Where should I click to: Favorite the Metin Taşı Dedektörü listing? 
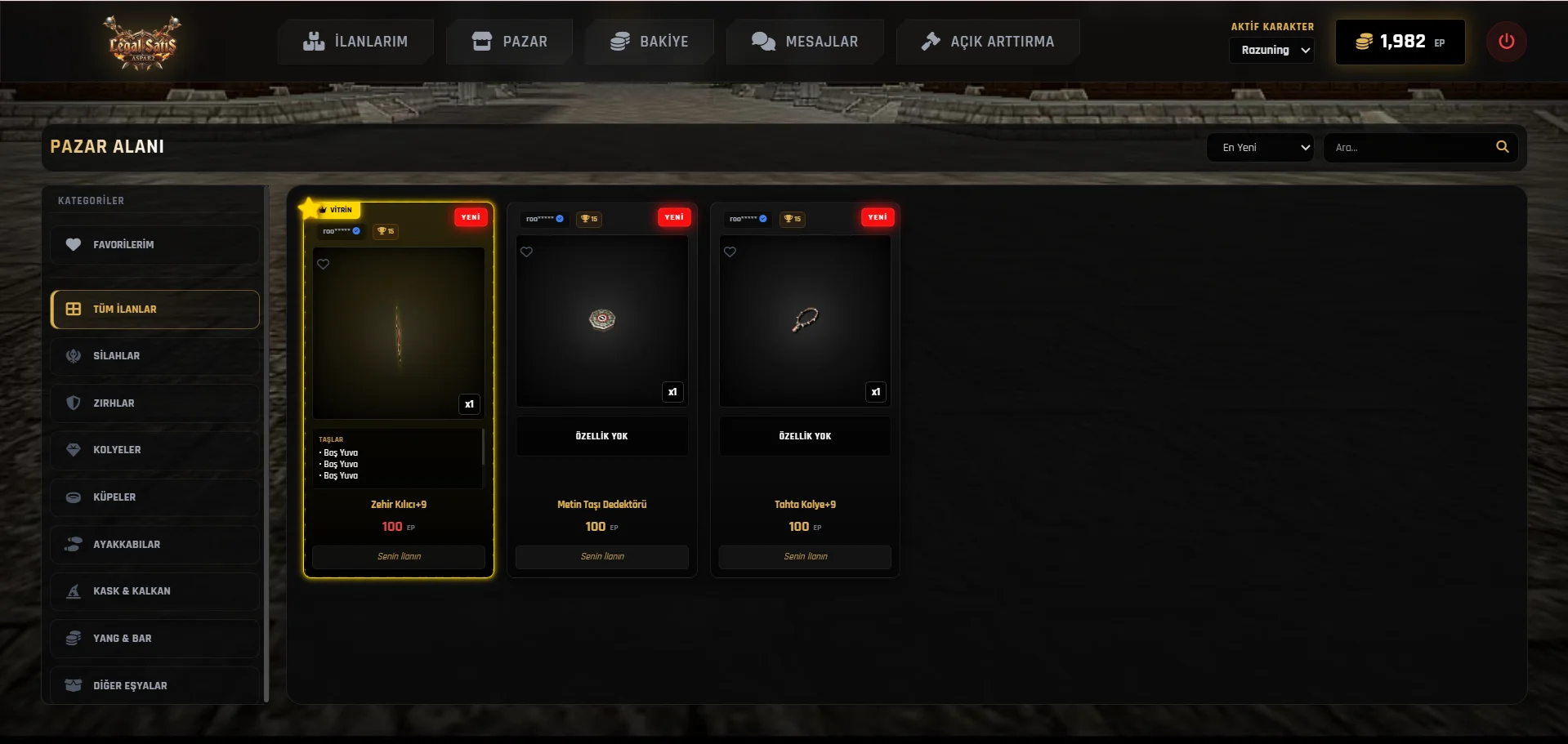[527, 252]
